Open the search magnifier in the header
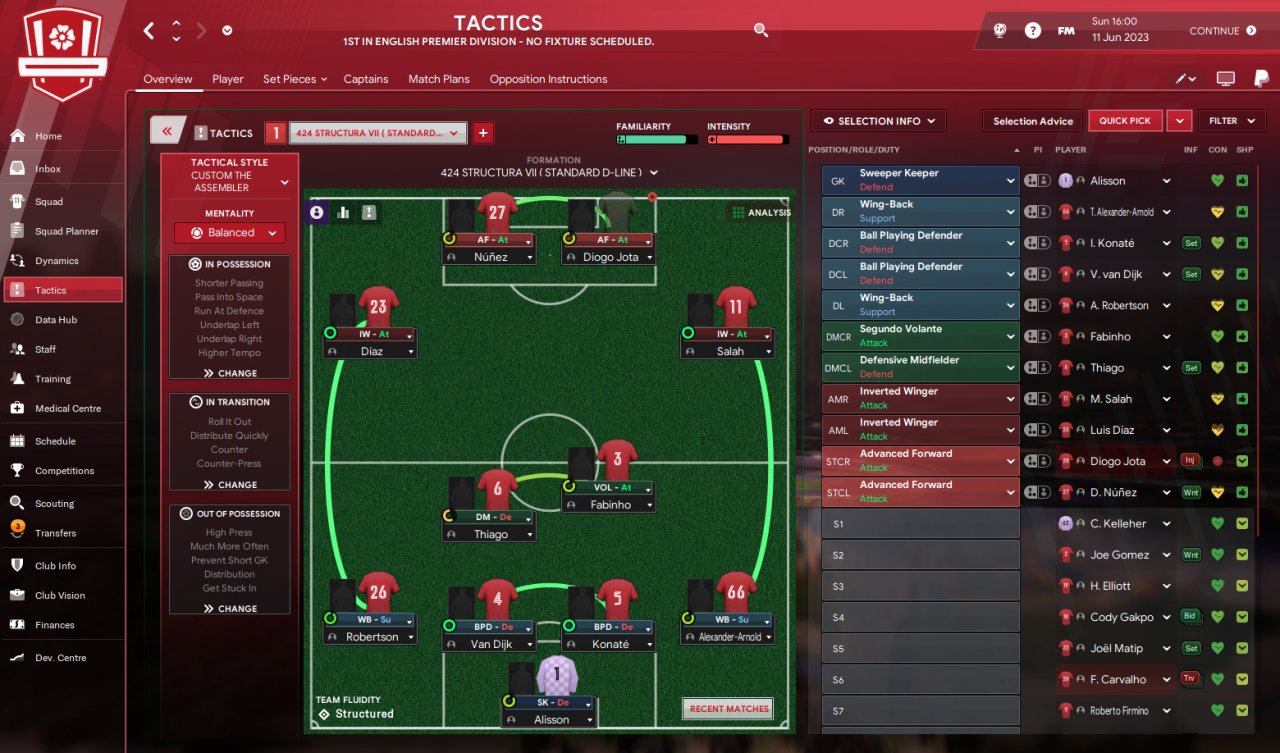The width and height of the screenshot is (1280, 753). click(761, 31)
